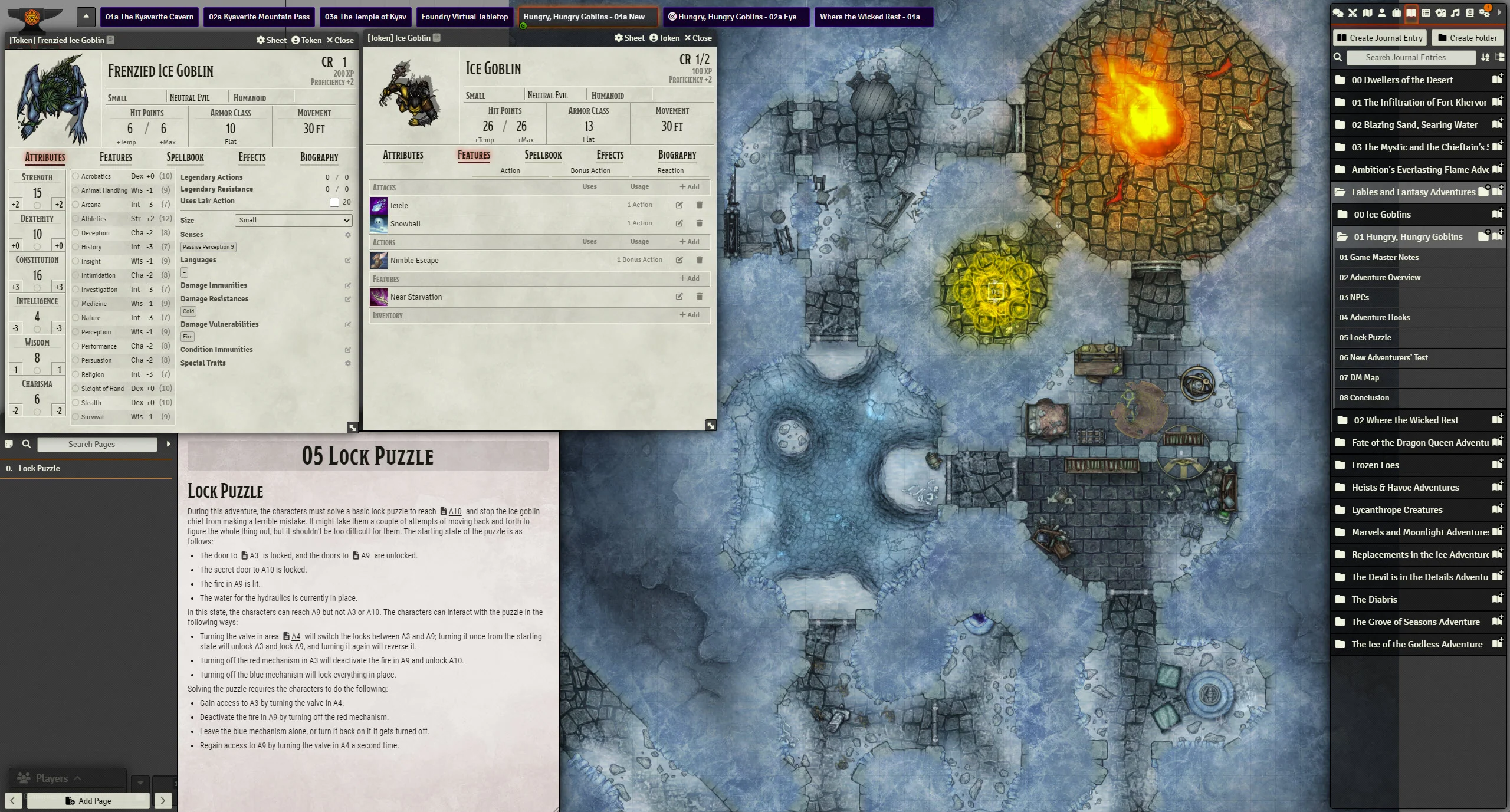
Task: Click the Add Page button
Action: [88, 800]
